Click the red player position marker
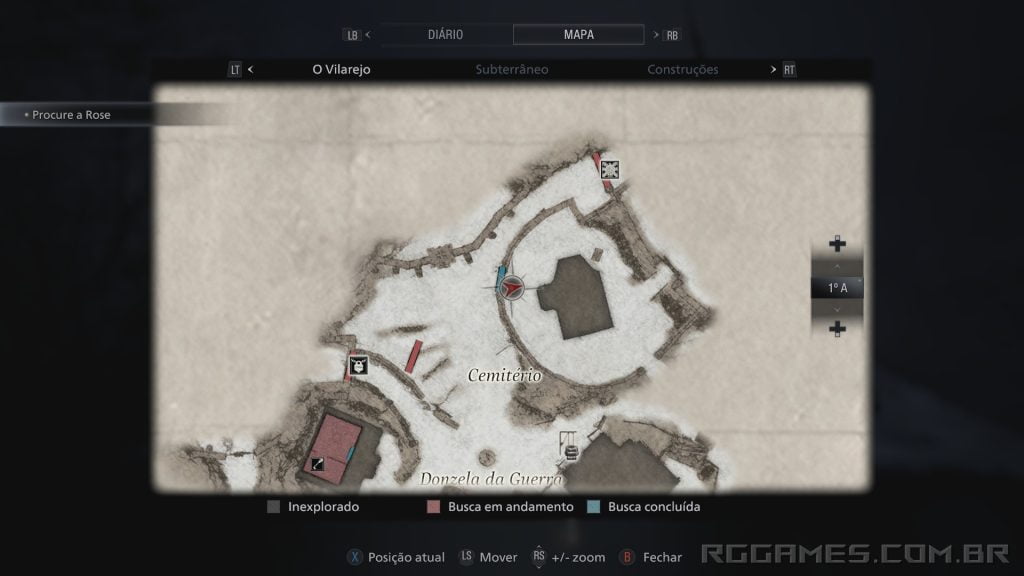1024x576 pixels. pos(511,287)
